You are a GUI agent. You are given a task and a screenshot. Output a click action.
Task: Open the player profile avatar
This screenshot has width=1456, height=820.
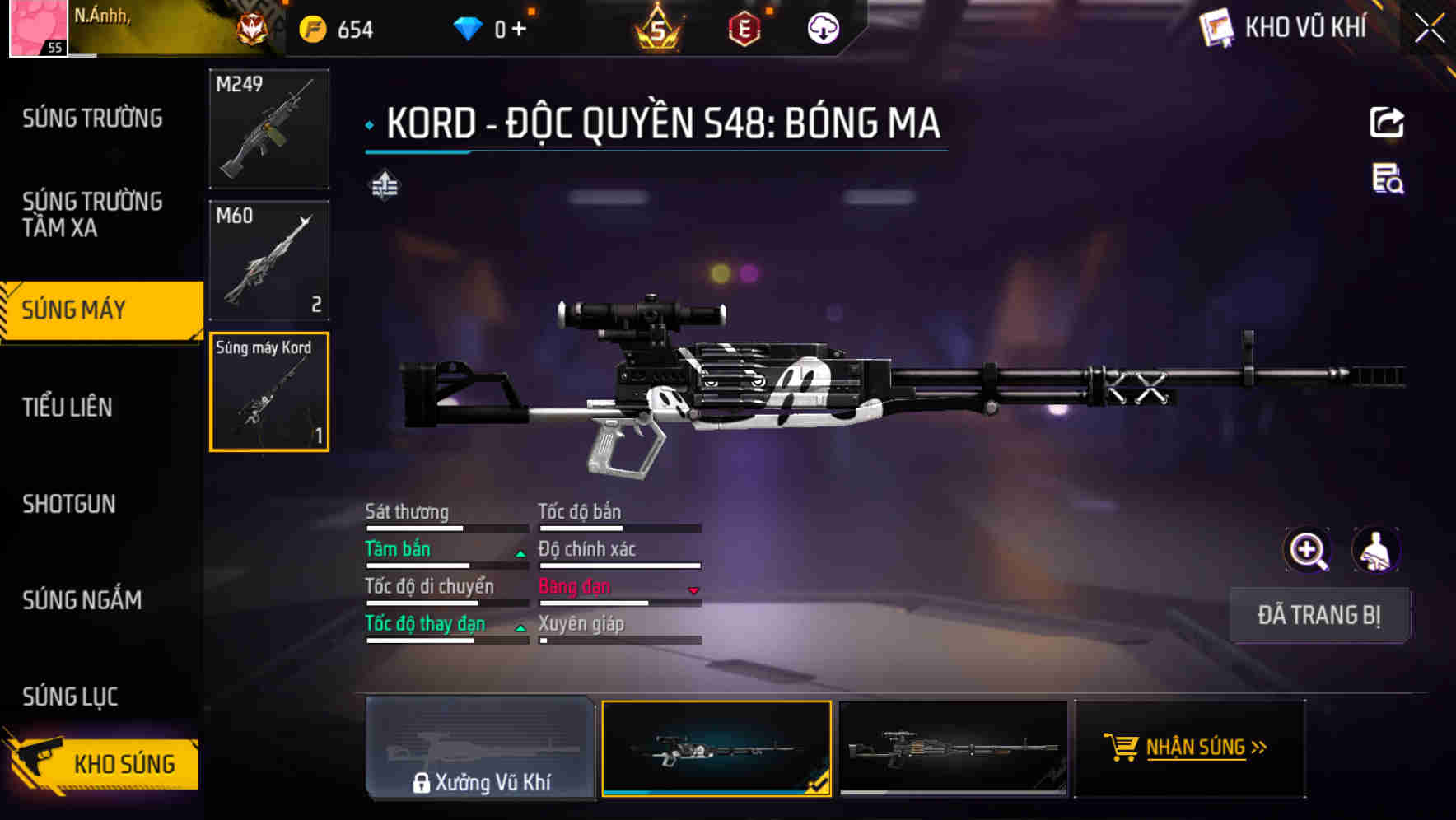click(x=38, y=28)
